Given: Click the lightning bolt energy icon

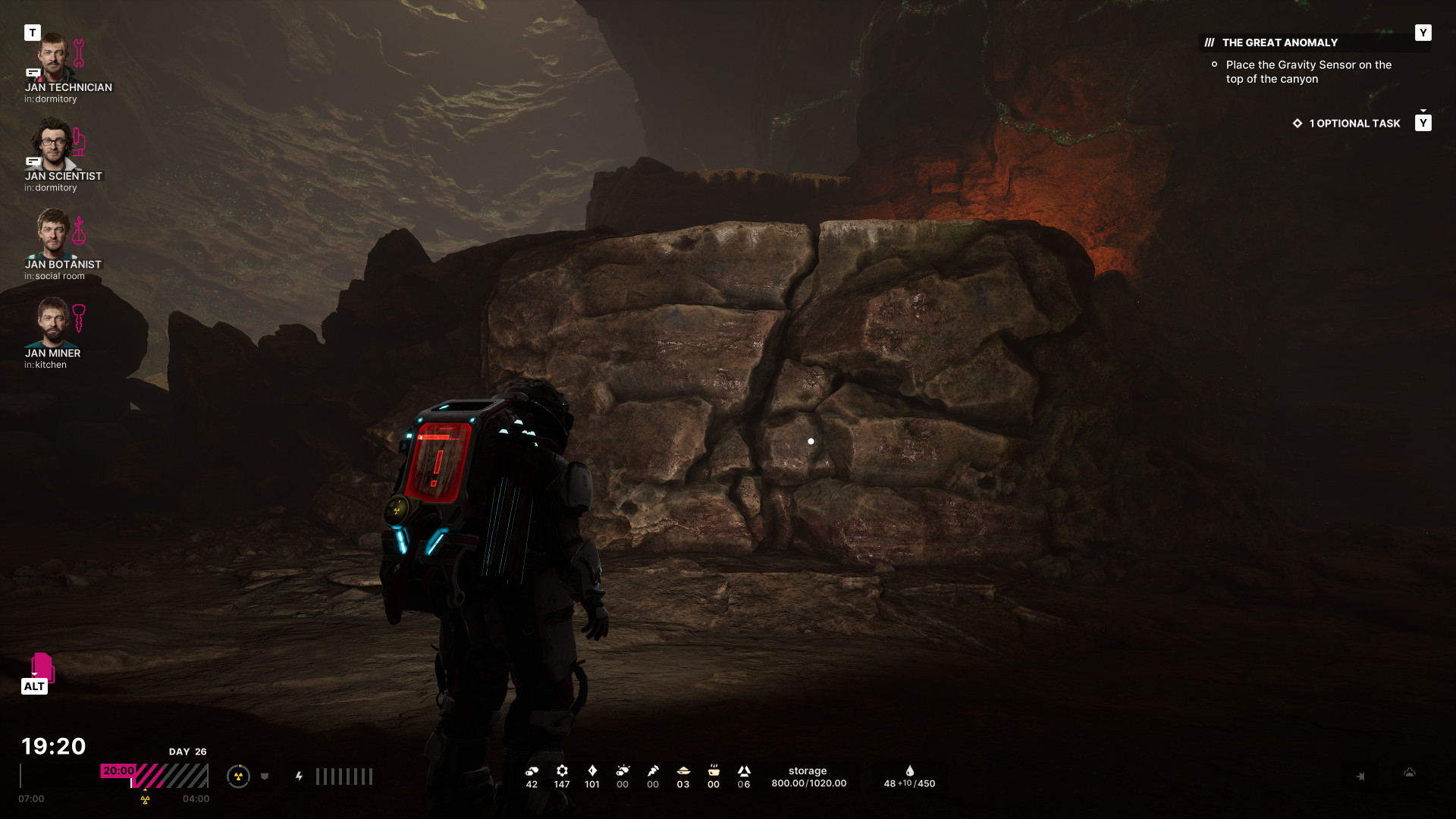Looking at the screenshot, I should 300,776.
